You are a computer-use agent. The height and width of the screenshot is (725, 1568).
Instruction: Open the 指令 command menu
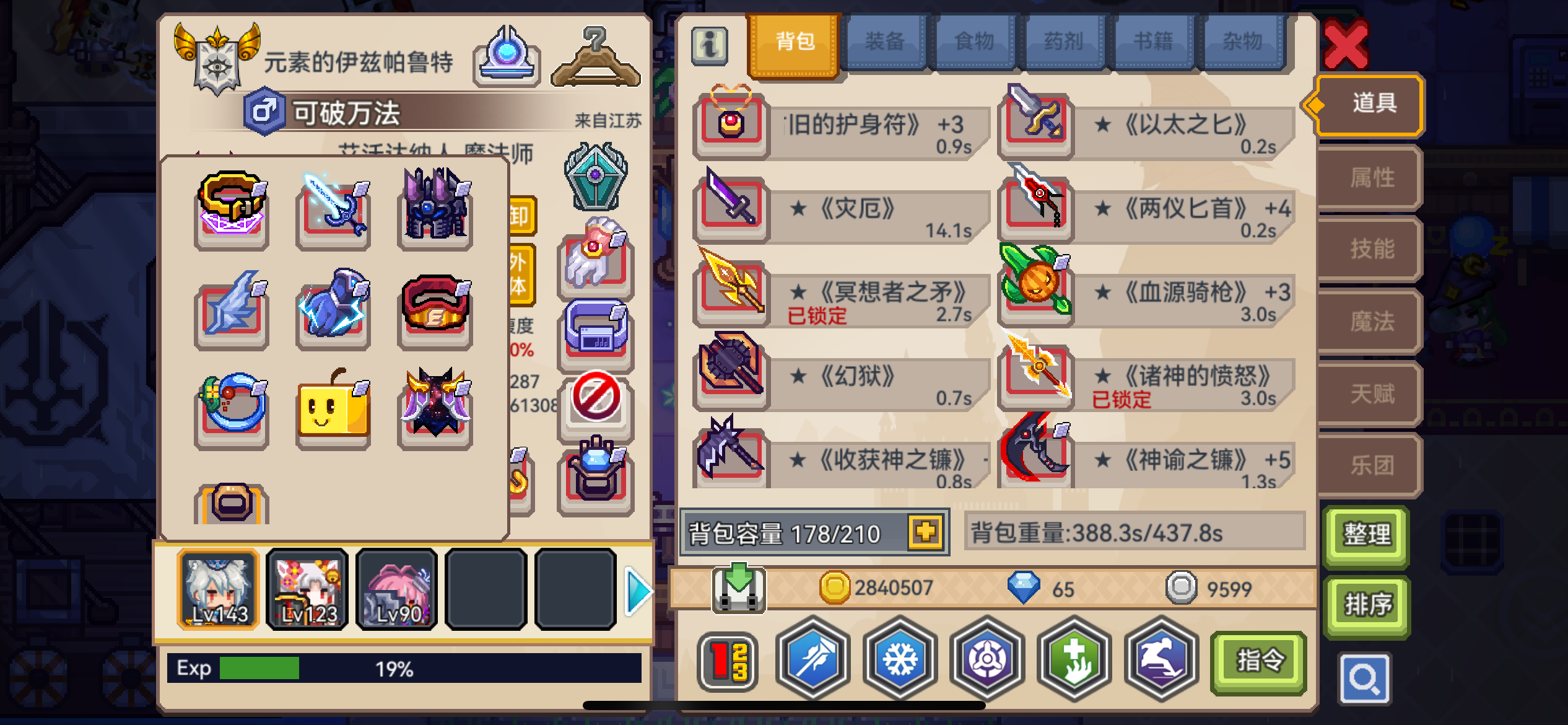pyautogui.click(x=1257, y=660)
